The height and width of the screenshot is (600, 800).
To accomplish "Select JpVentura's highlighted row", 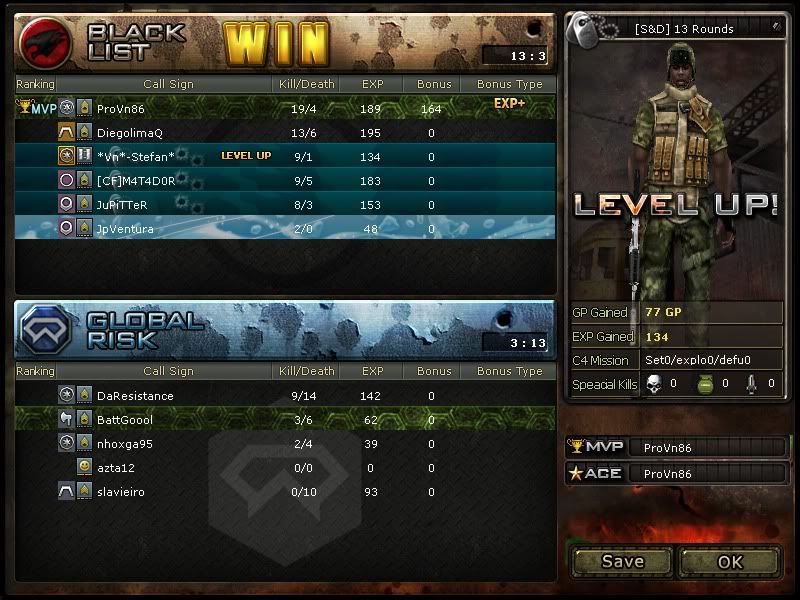I will coord(285,228).
